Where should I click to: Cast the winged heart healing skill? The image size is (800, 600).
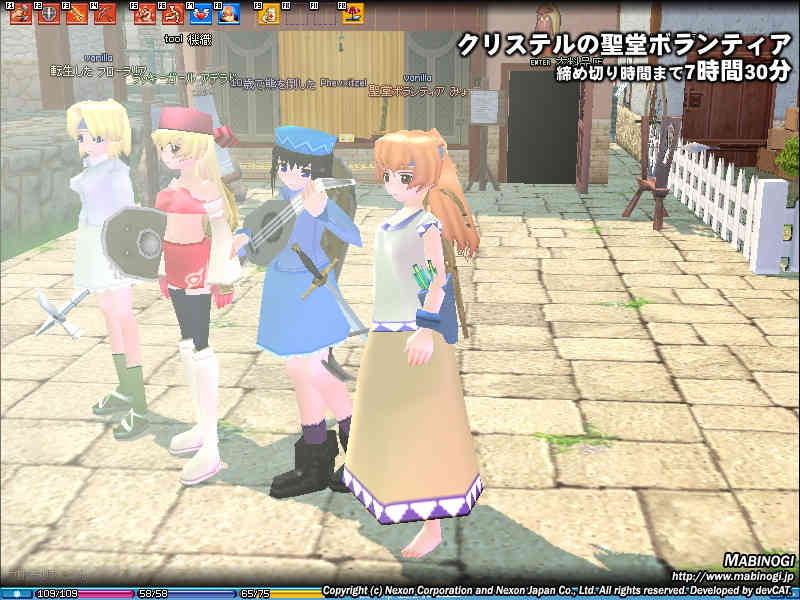coord(201,14)
